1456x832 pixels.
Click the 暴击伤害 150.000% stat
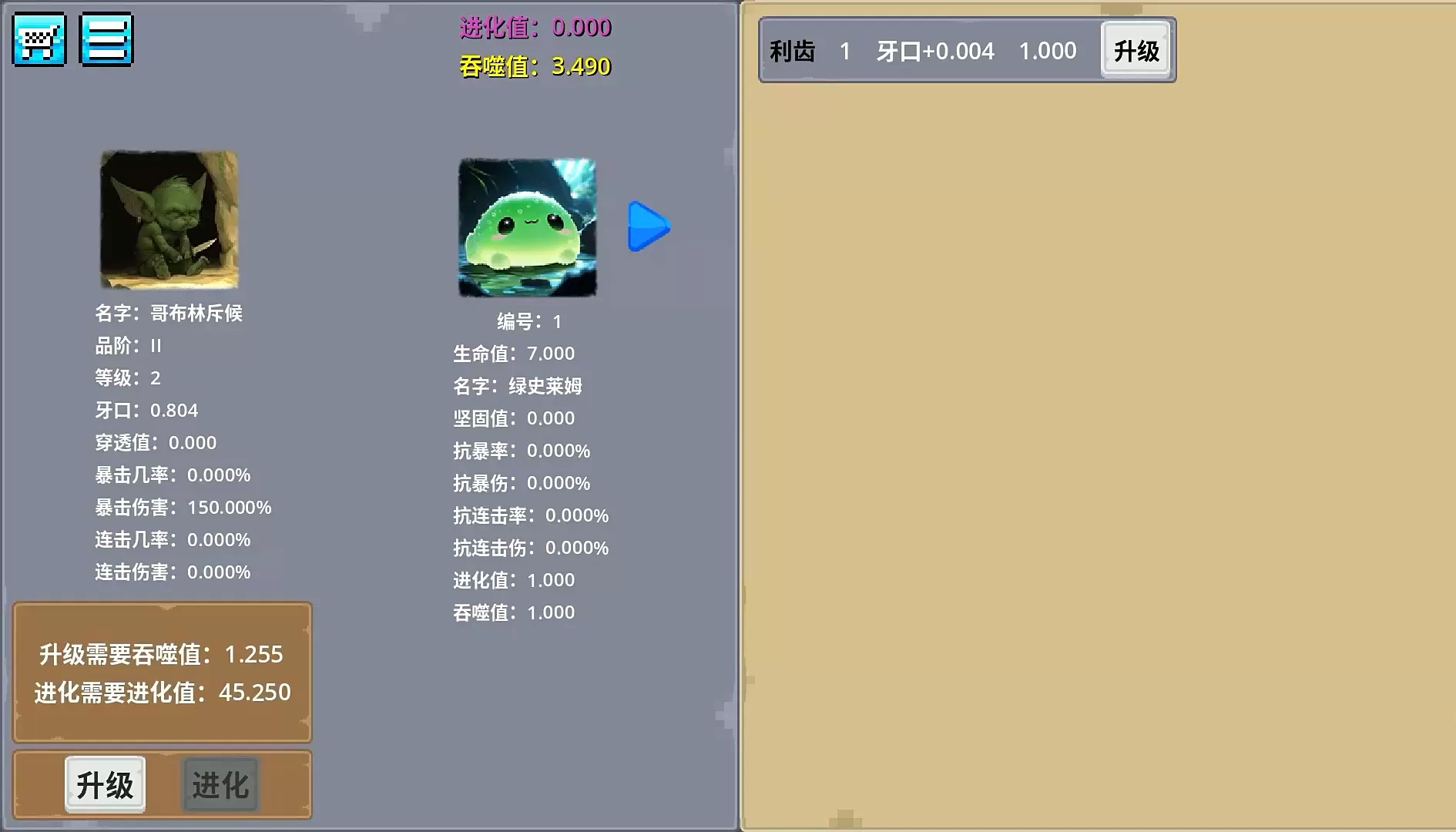[x=184, y=508]
